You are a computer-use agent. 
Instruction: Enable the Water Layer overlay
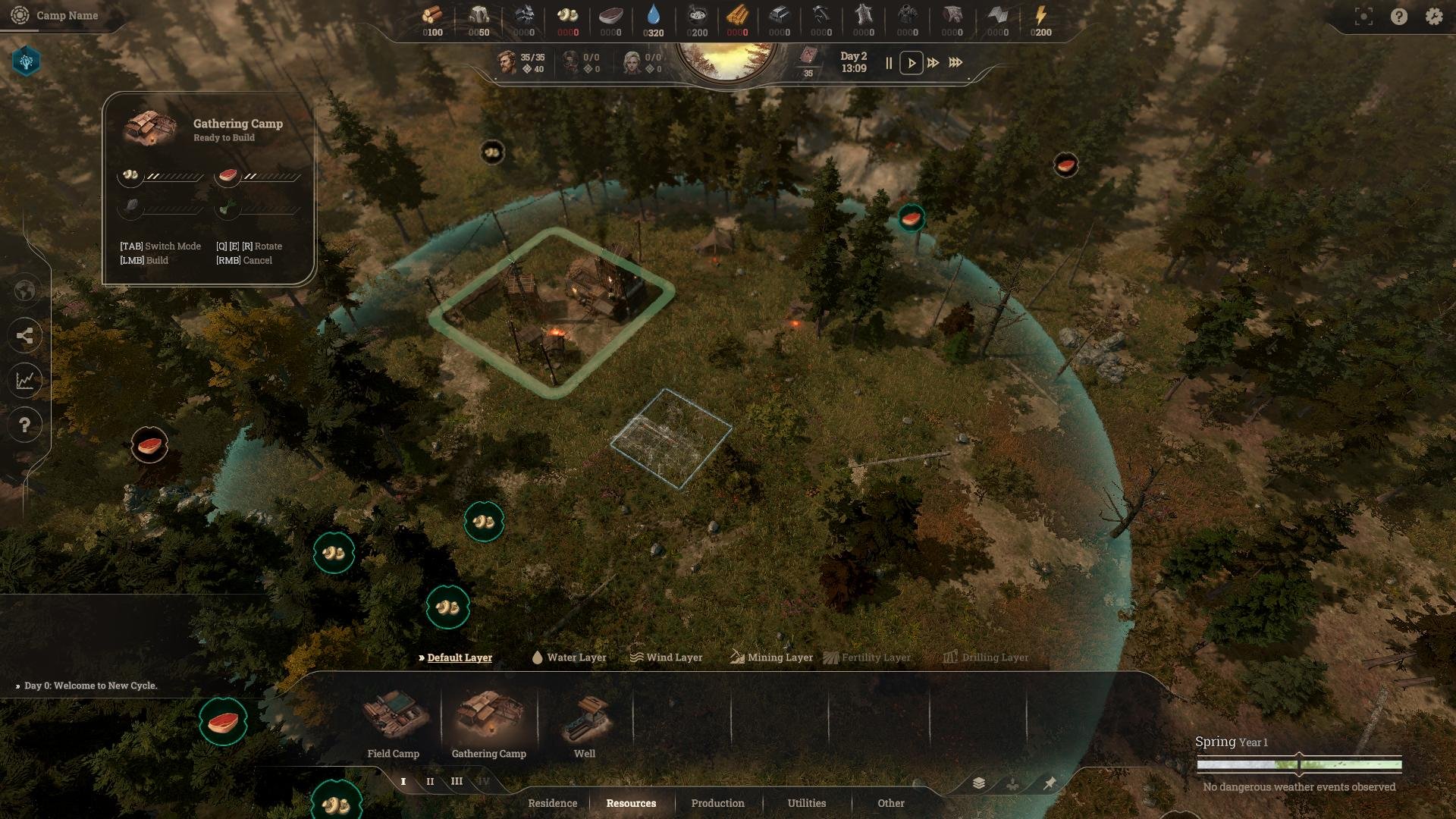tap(569, 657)
